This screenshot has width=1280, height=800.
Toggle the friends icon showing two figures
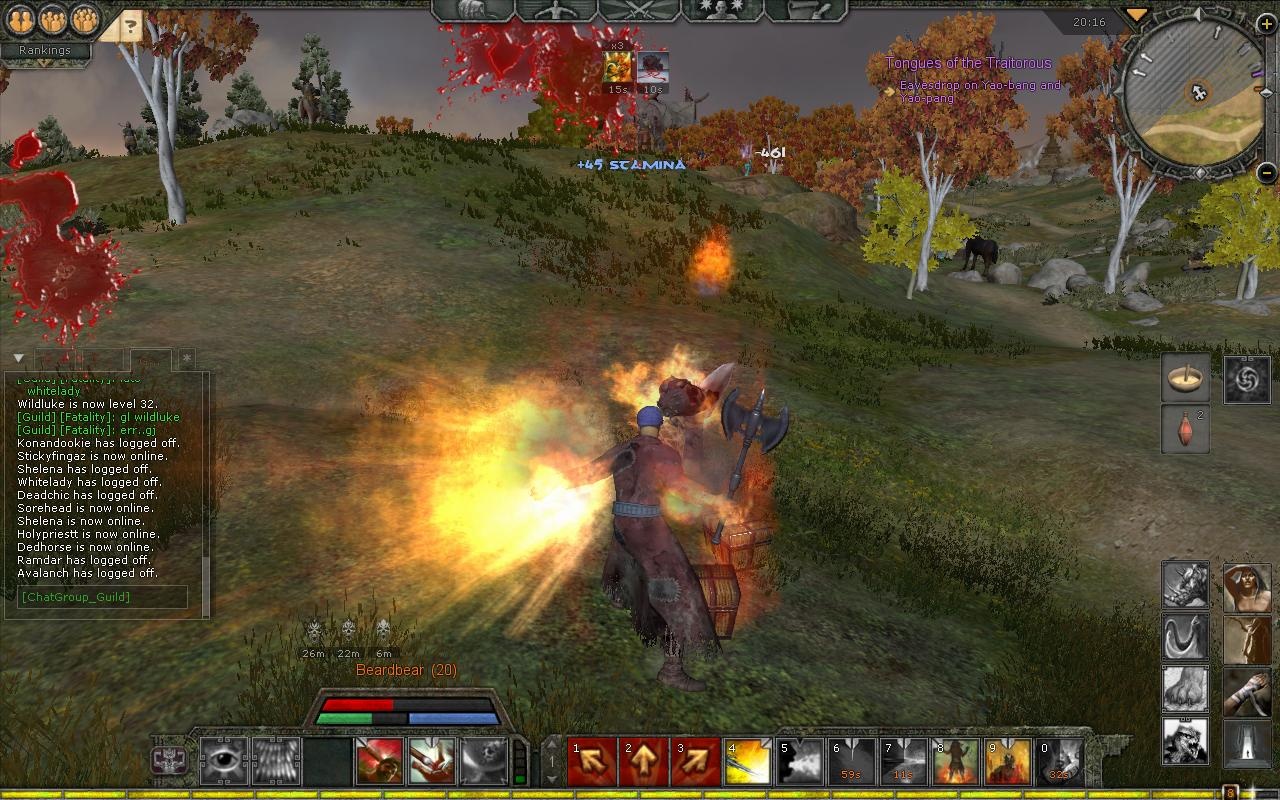(x=21, y=20)
